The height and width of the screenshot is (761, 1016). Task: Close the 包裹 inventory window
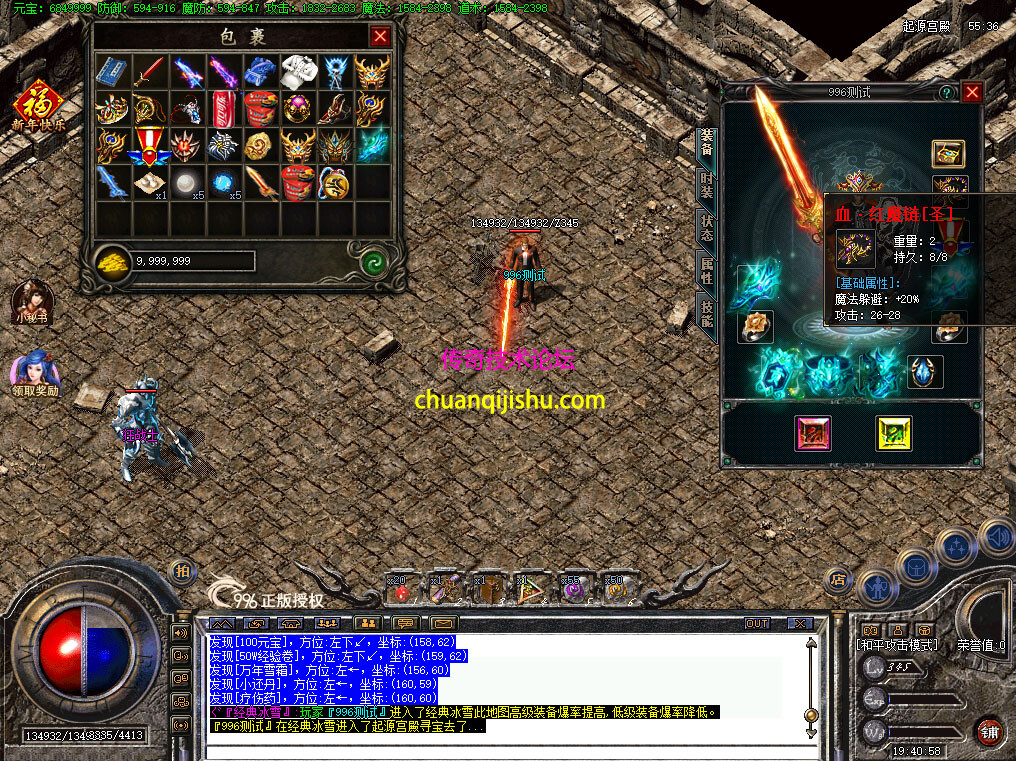point(380,37)
